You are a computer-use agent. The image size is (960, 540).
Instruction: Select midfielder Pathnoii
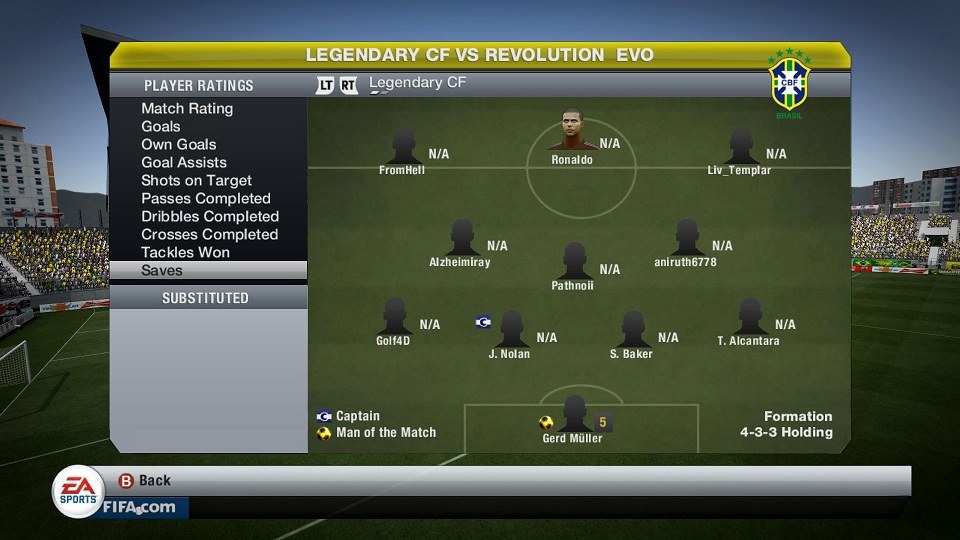pyautogui.click(x=573, y=266)
